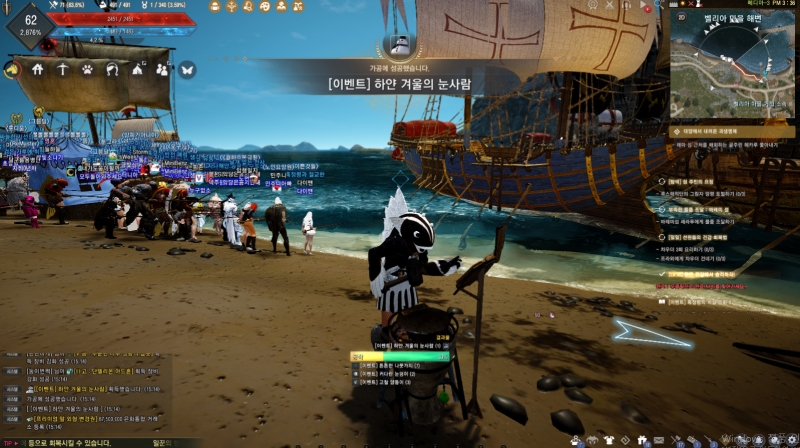
Task: Open the horse mount icon
Action: point(13,70)
